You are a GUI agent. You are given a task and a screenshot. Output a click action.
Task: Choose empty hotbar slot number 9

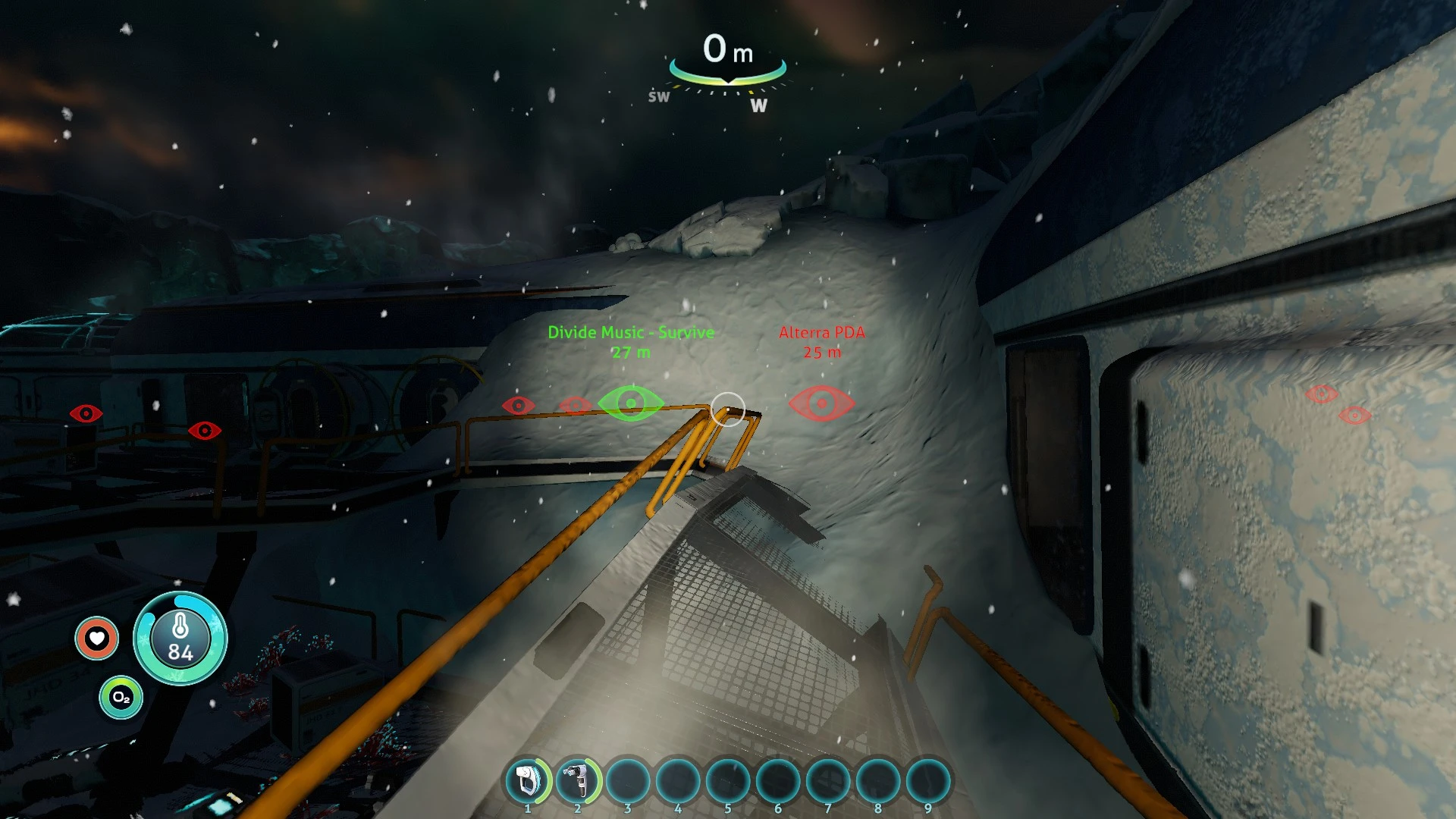coord(928,780)
